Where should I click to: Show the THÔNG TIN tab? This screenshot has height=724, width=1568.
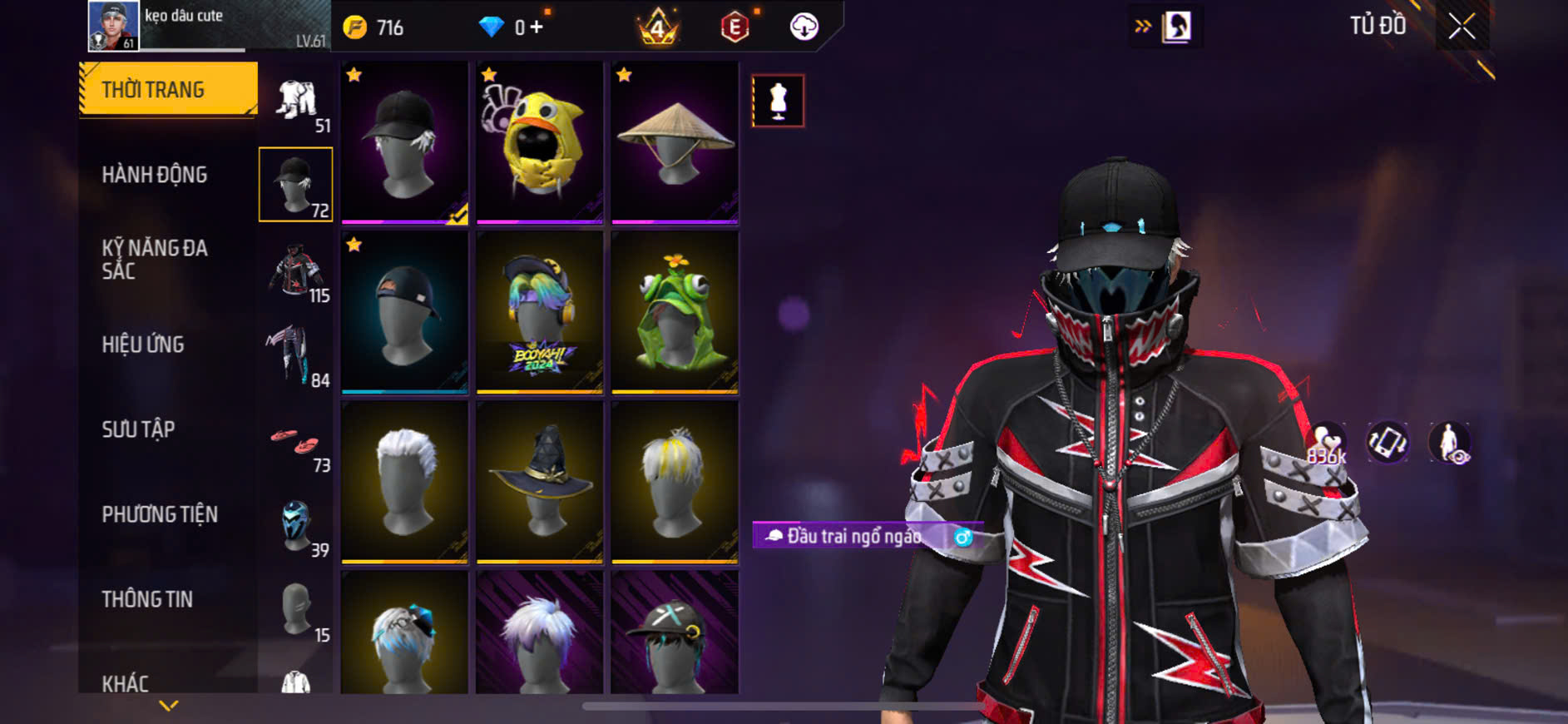[x=147, y=599]
